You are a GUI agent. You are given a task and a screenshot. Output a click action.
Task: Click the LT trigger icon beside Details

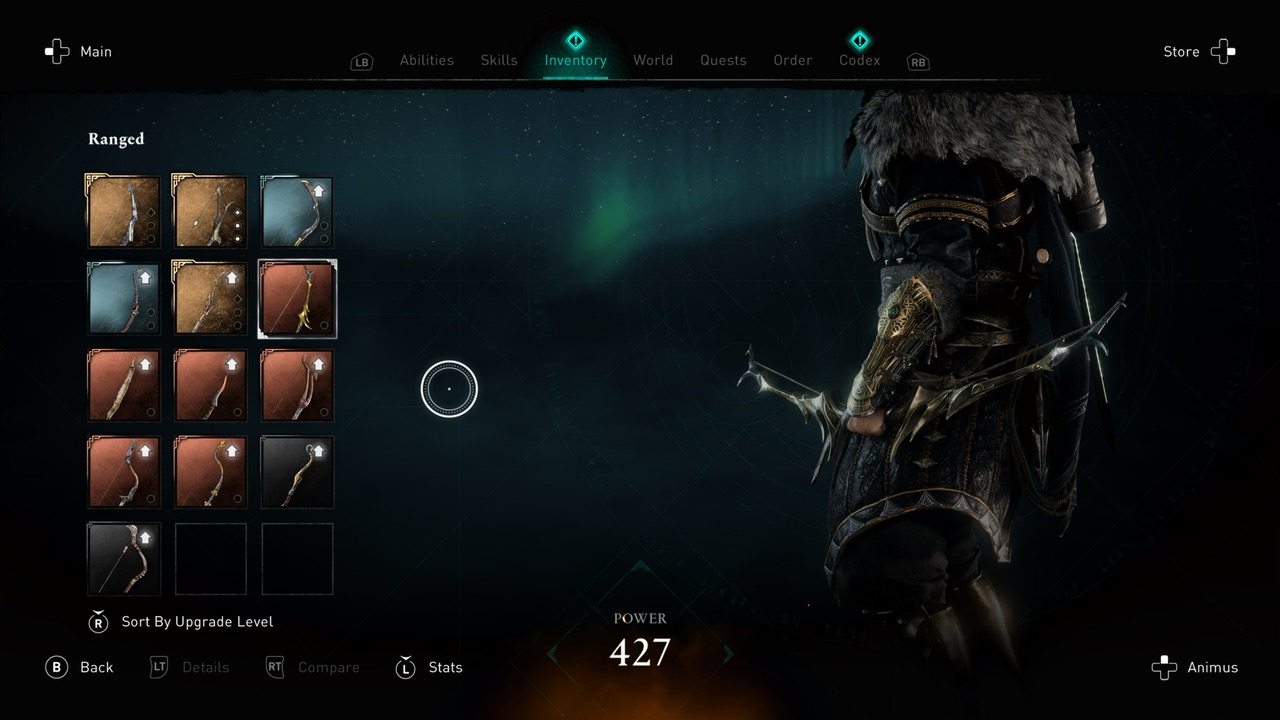(x=158, y=667)
